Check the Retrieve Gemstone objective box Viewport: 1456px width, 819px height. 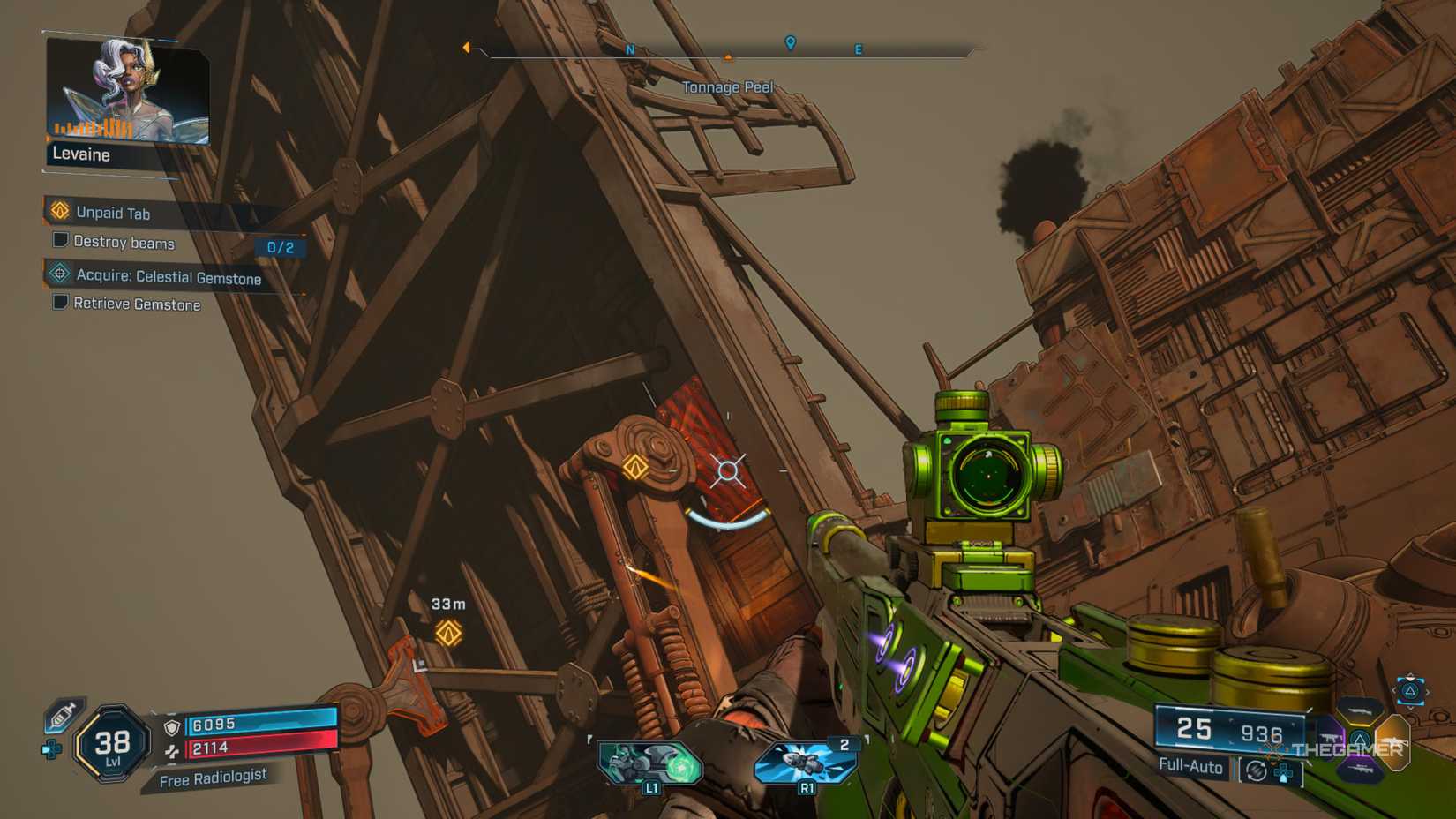(x=58, y=304)
